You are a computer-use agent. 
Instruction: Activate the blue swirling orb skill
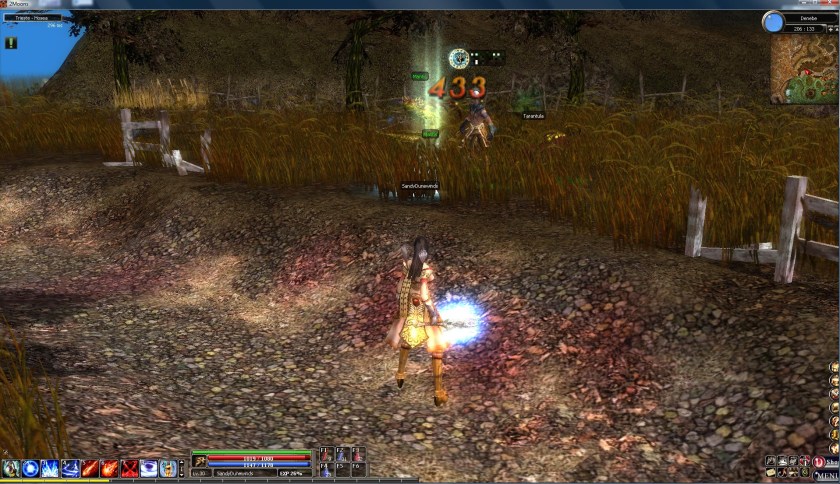click(30, 468)
